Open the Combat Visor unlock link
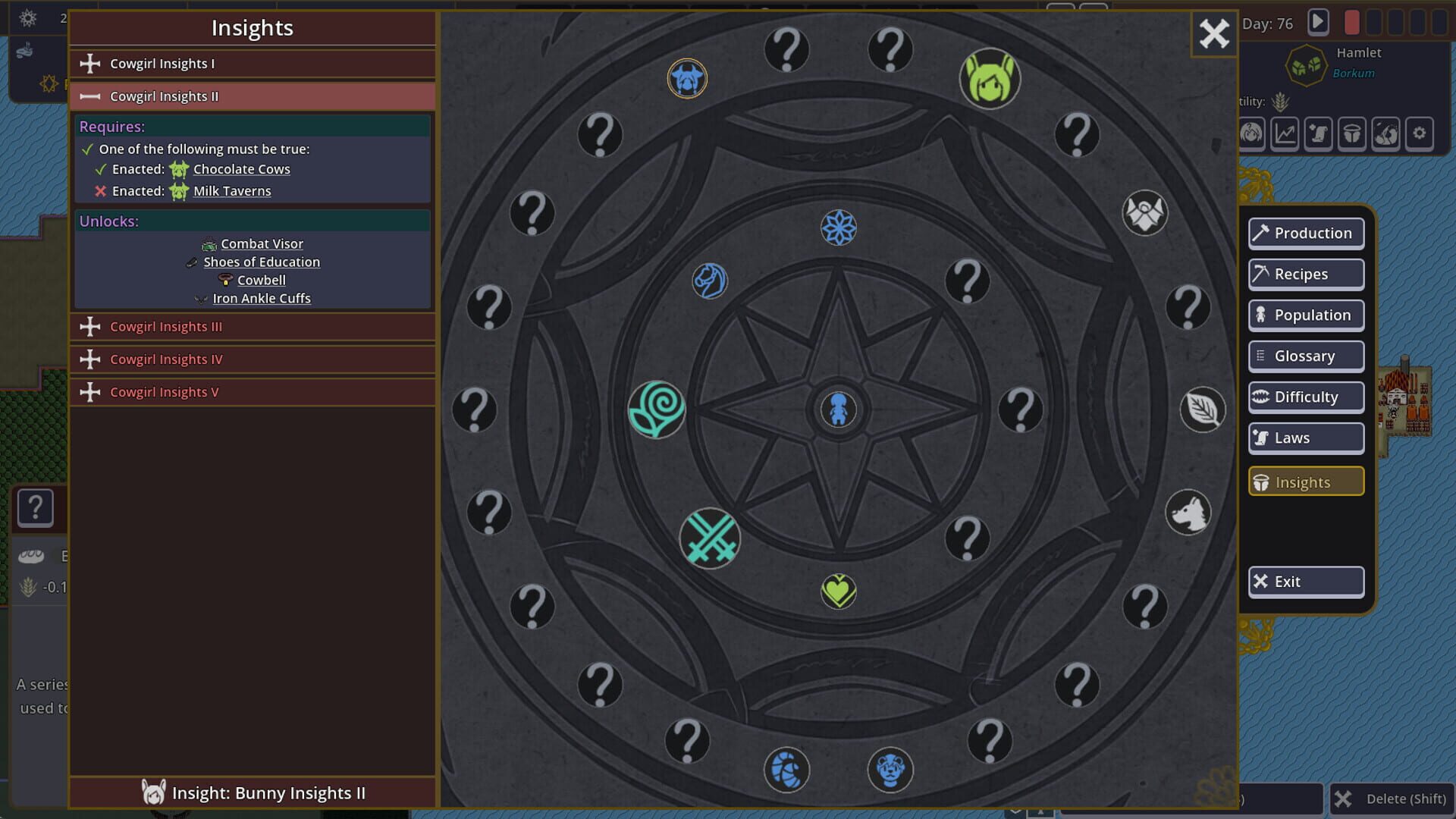Viewport: 1456px width, 819px height. 261,243
